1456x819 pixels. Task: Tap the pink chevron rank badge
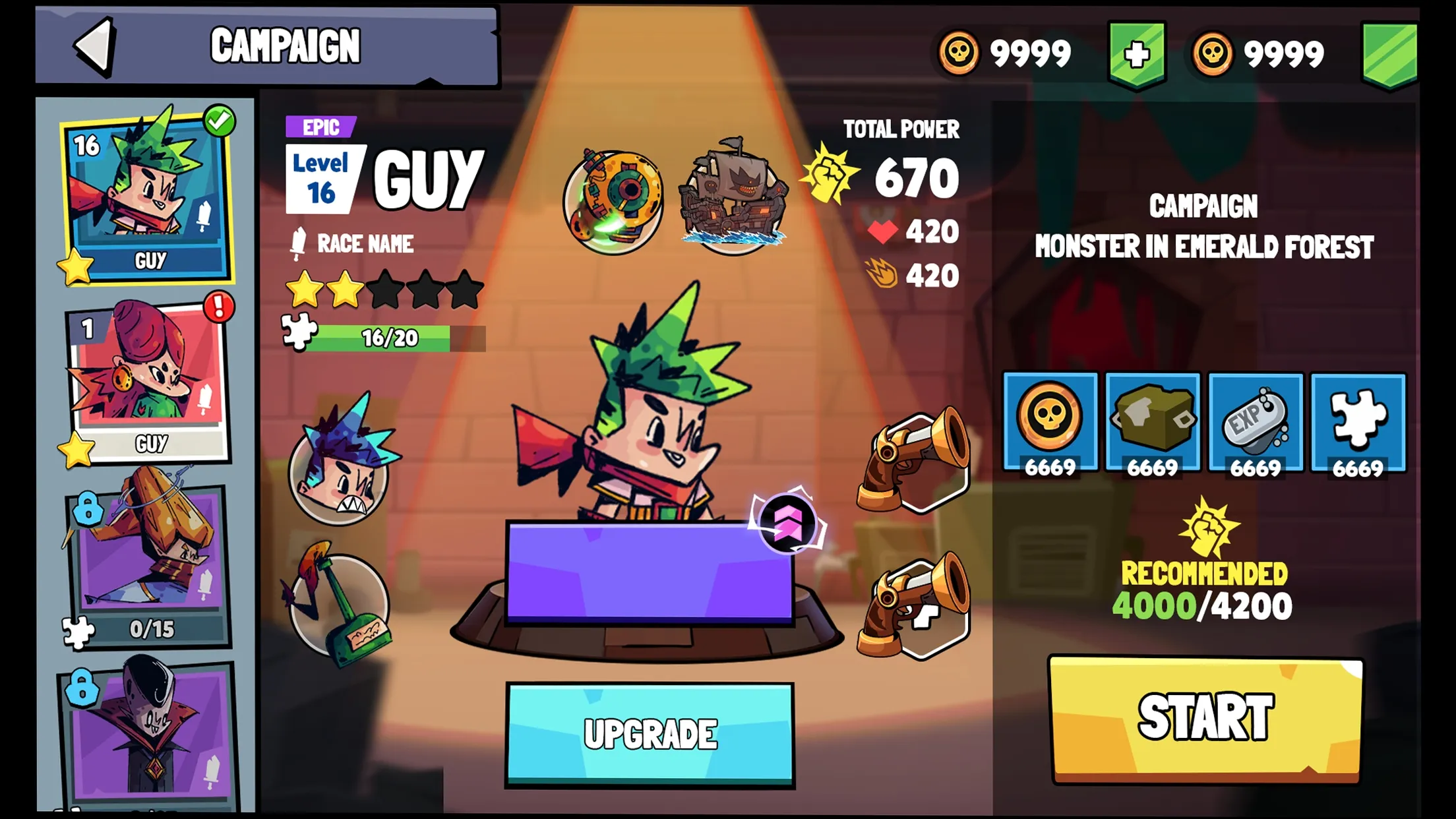tap(787, 522)
